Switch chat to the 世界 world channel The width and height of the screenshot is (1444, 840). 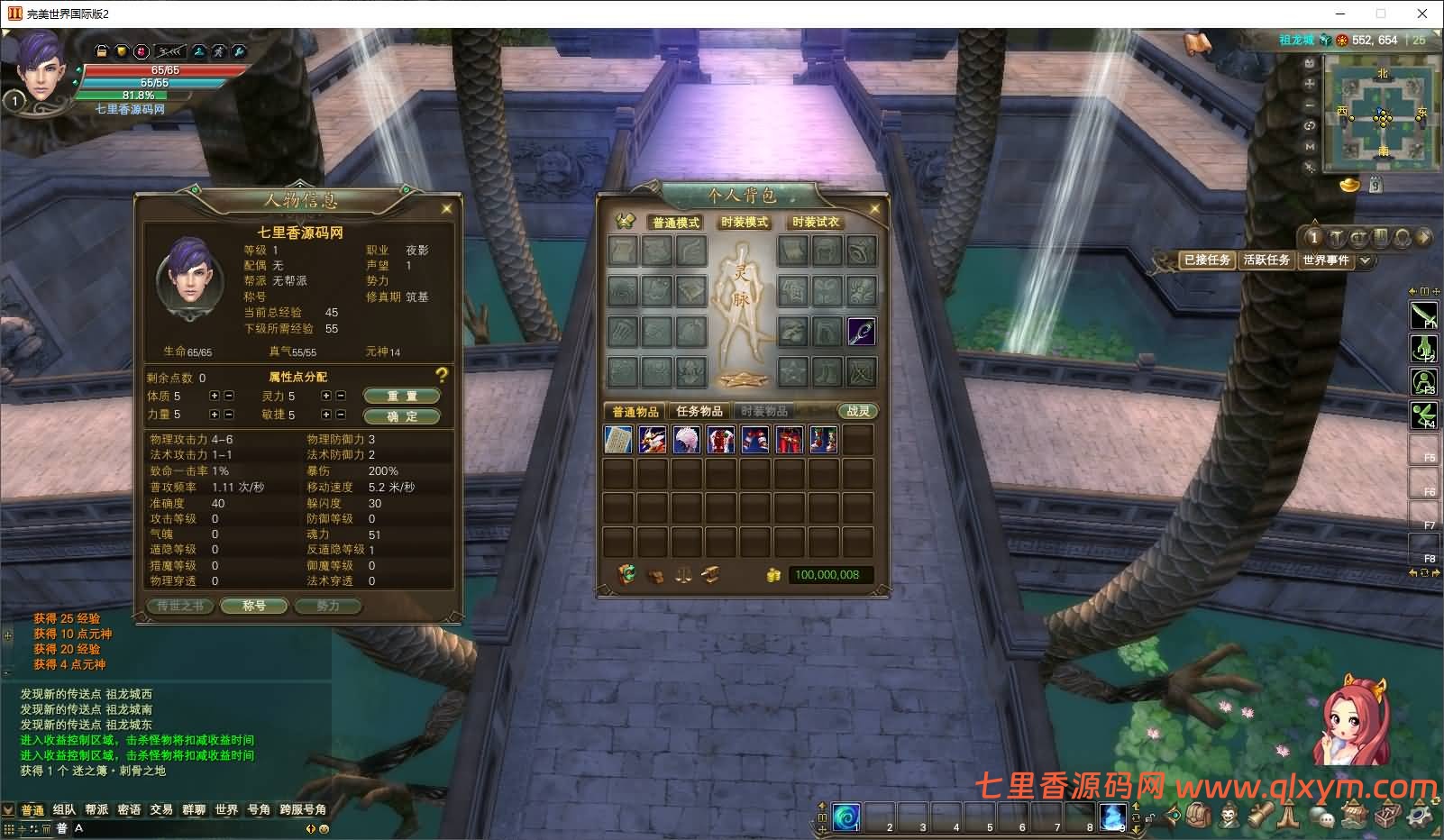click(226, 809)
